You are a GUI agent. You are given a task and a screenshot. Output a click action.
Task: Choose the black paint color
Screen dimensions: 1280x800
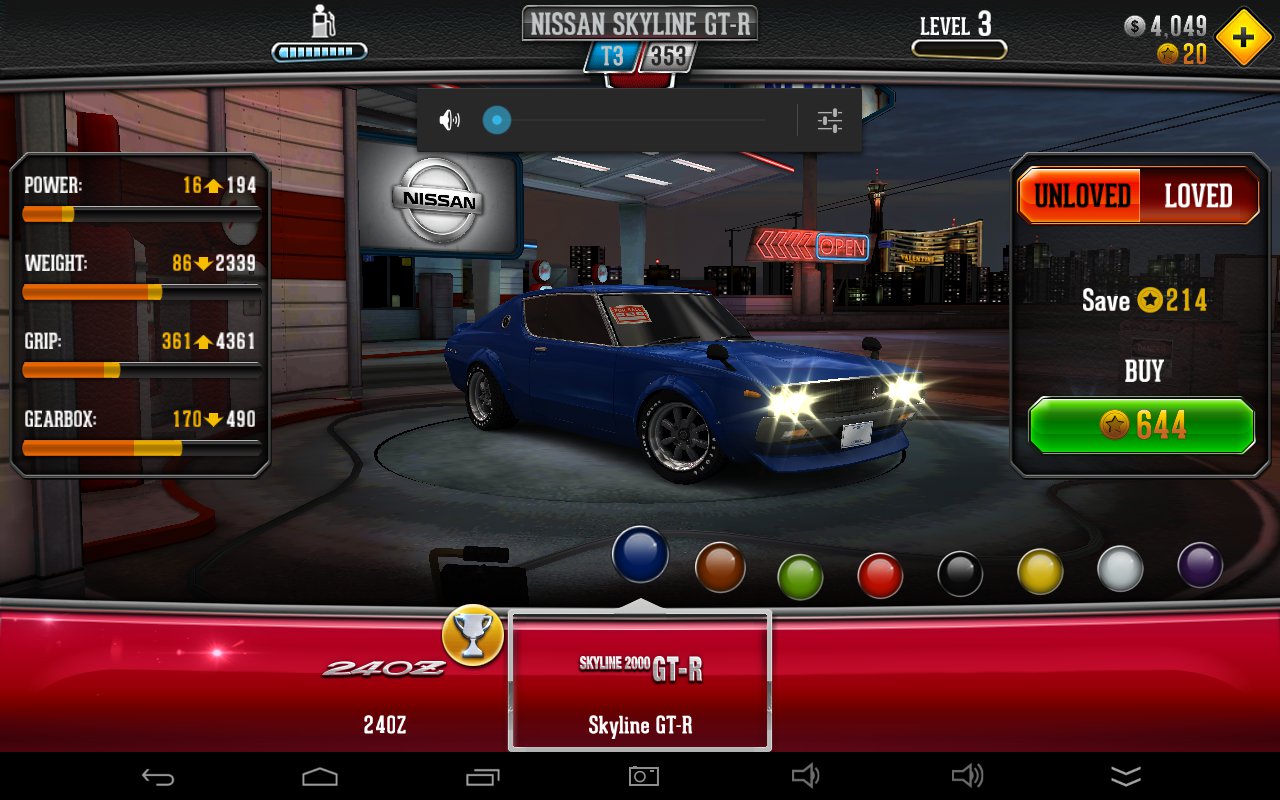coord(960,575)
